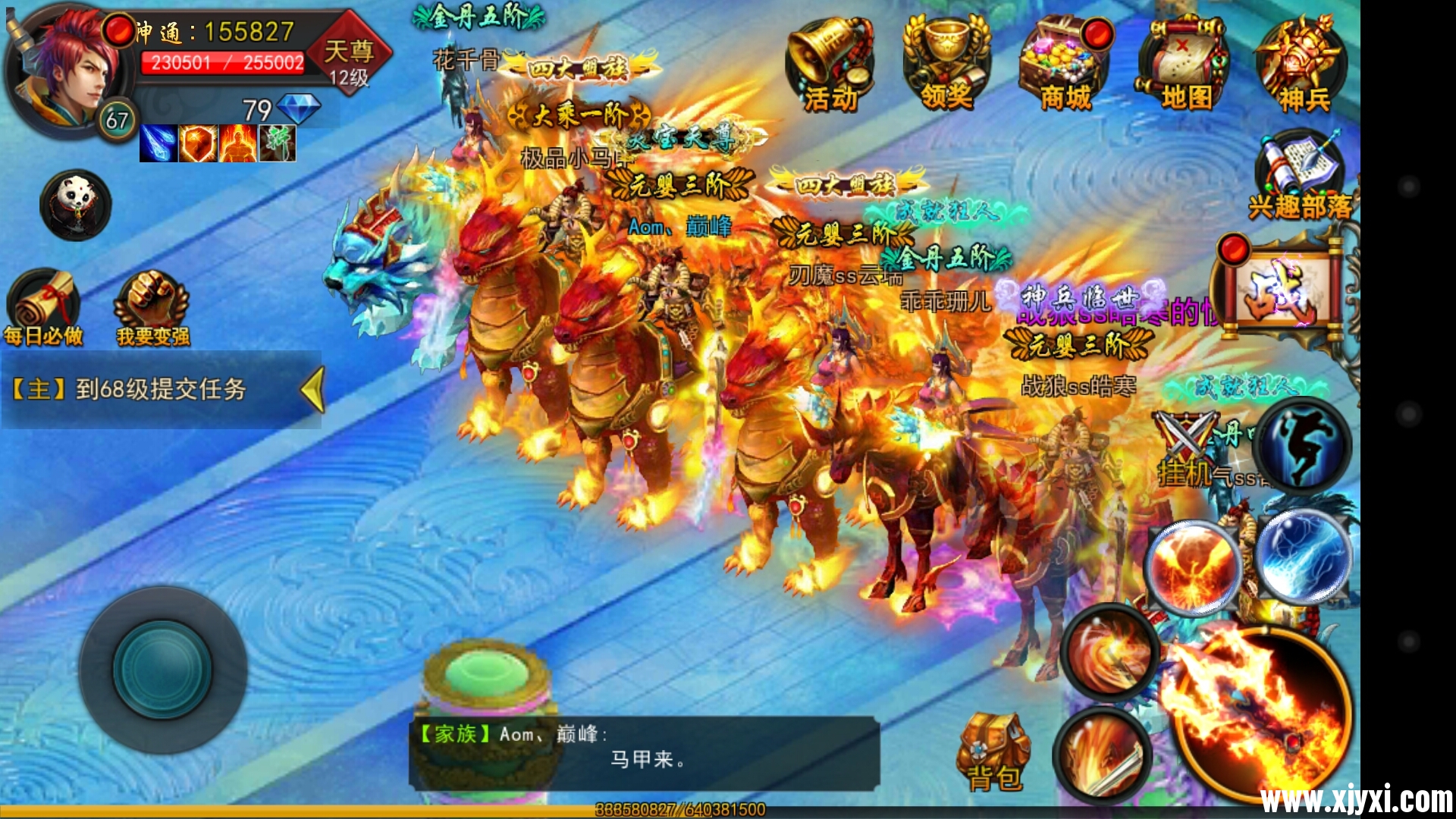This screenshot has width=1456, height=819.
Task: Click the panda pet portrait
Action: 76,205
